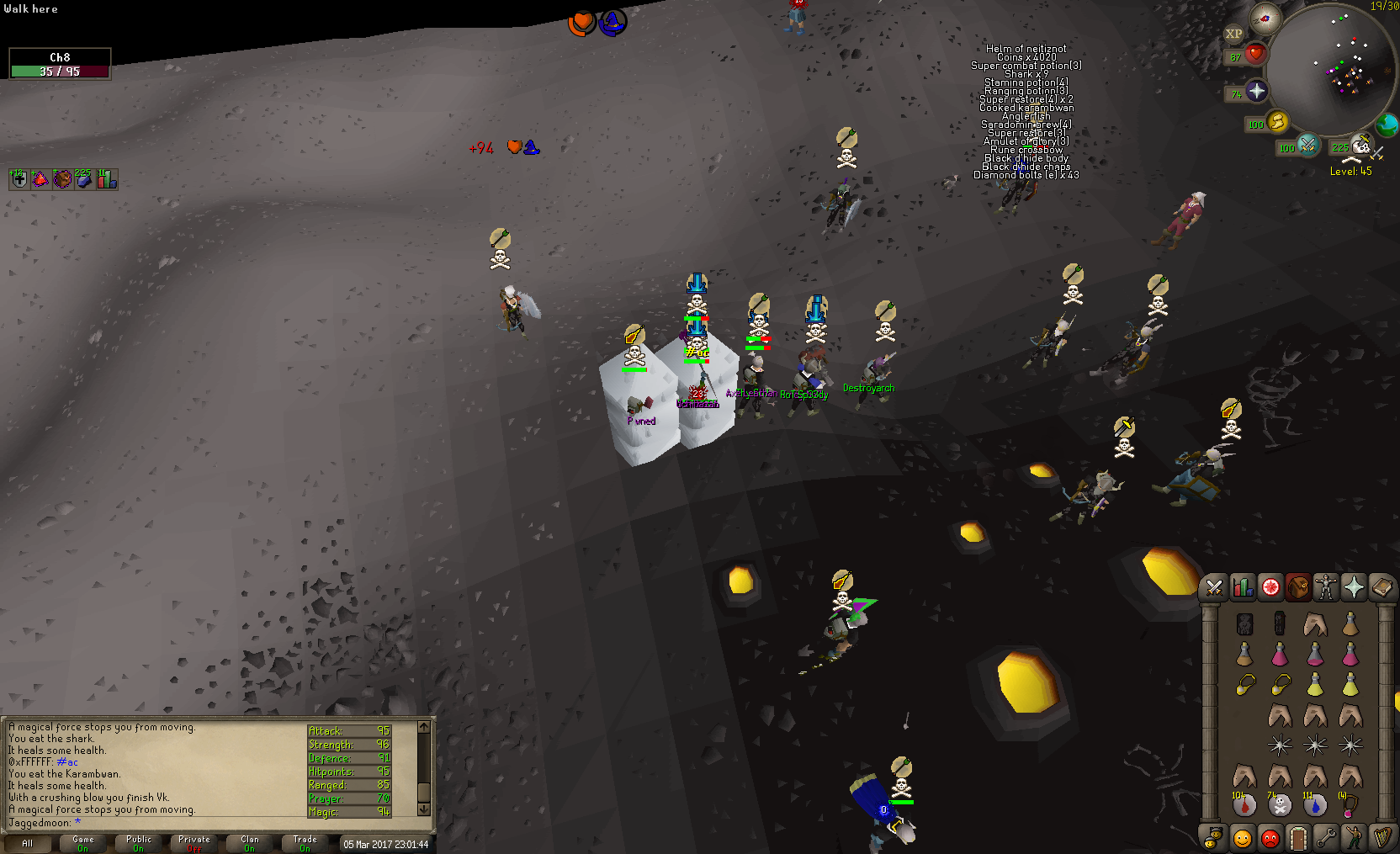
Task: Switch to the Stats tab
Action: click(x=1242, y=587)
